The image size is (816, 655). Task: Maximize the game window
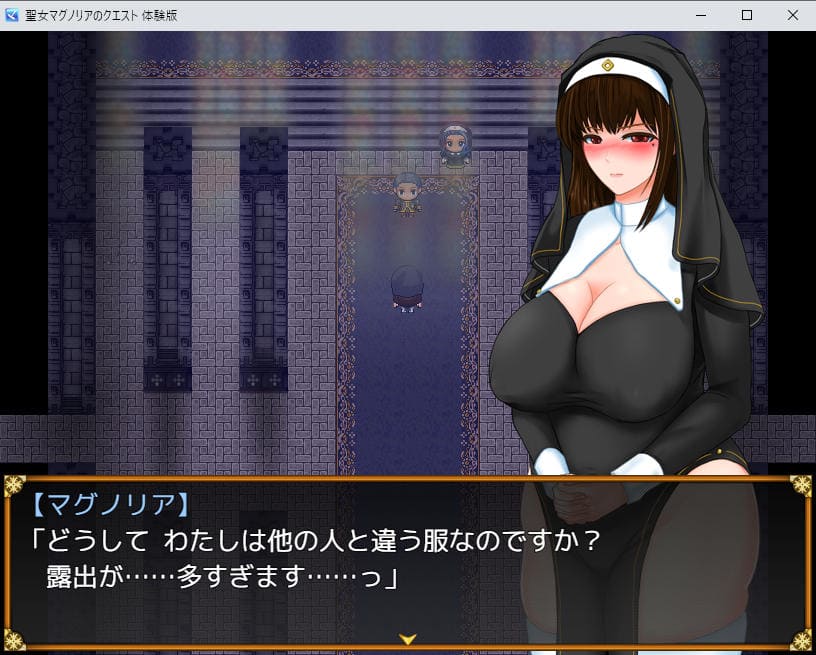point(747,15)
